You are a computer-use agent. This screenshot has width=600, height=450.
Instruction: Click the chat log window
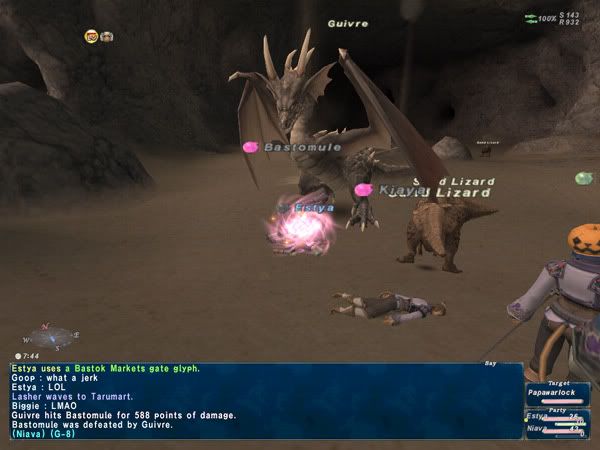point(265,401)
